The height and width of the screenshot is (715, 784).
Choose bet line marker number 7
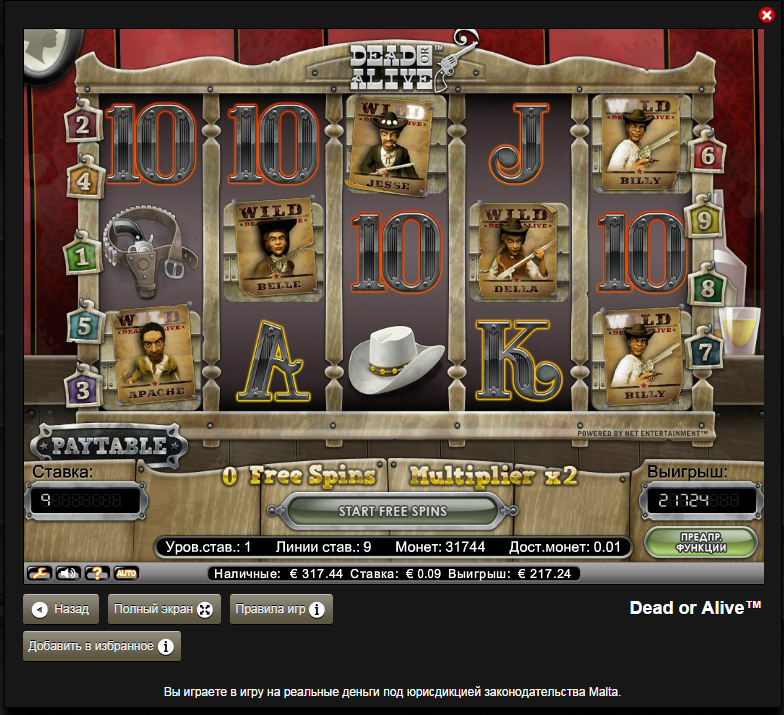[x=705, y=352]
